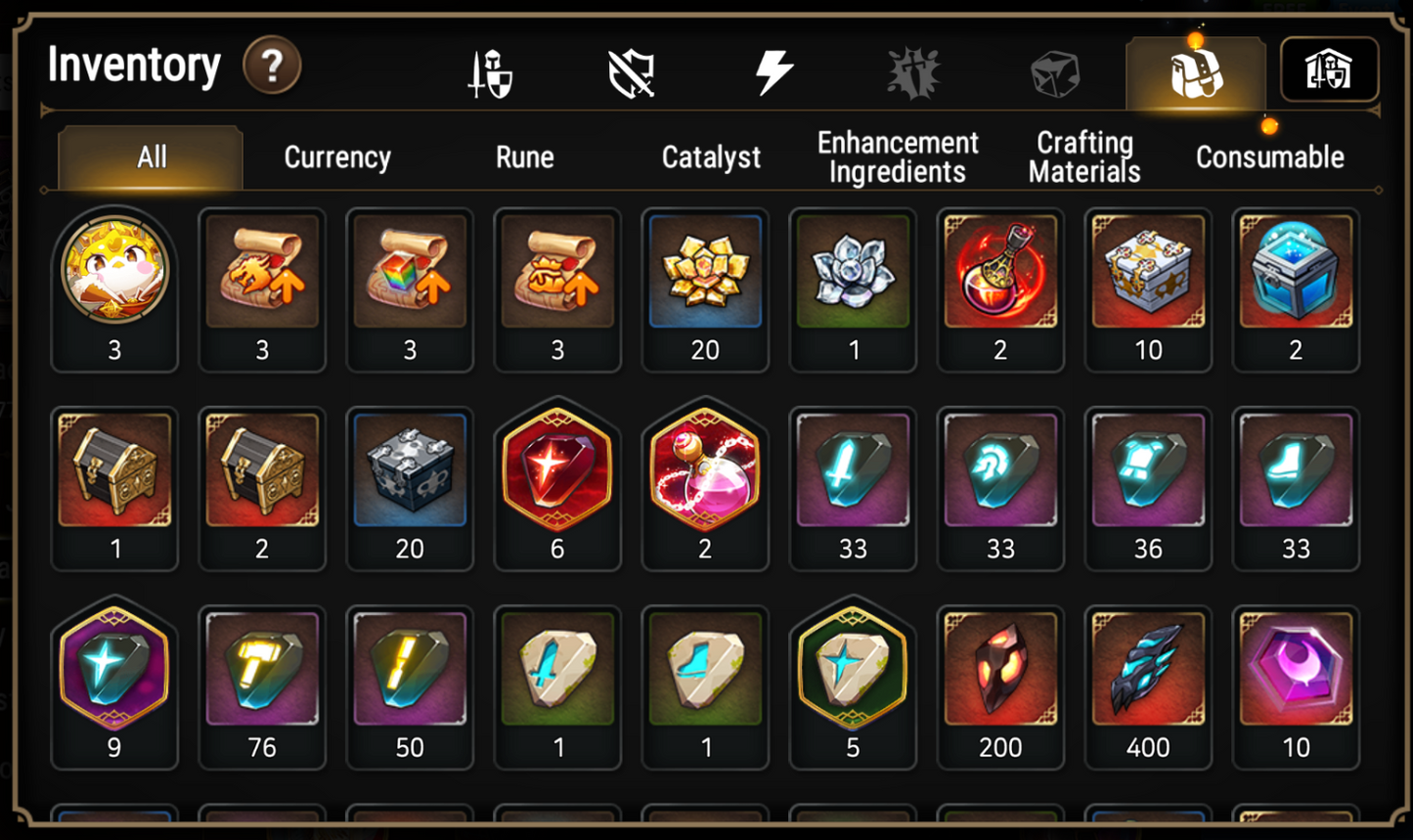Image resolution: width=1413 pixels, height=840 pixels.
Task: Select the red hexagonal gem showing 6
Action: click(x=557, y=474)
